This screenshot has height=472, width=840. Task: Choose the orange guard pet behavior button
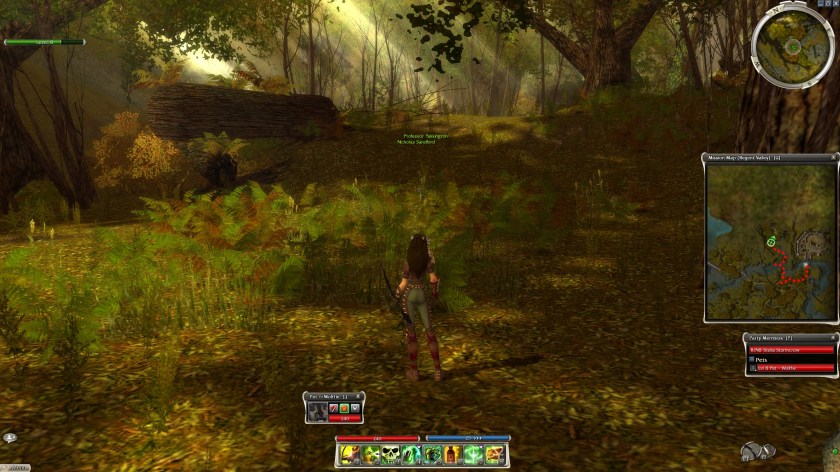pos(344,407)
